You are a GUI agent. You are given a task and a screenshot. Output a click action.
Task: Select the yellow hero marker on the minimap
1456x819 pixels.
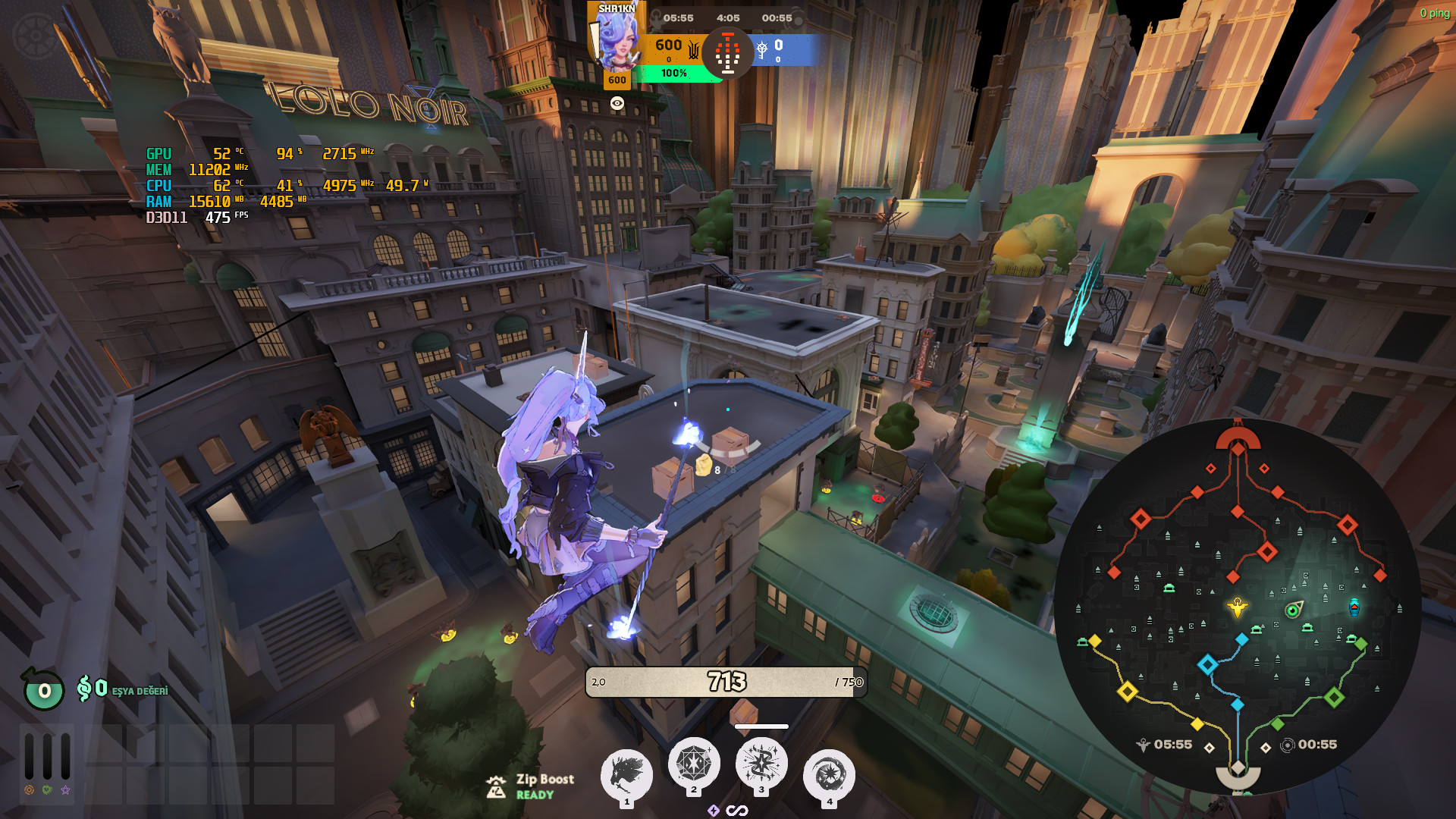pyautogui.click(x=1238, y=607)
